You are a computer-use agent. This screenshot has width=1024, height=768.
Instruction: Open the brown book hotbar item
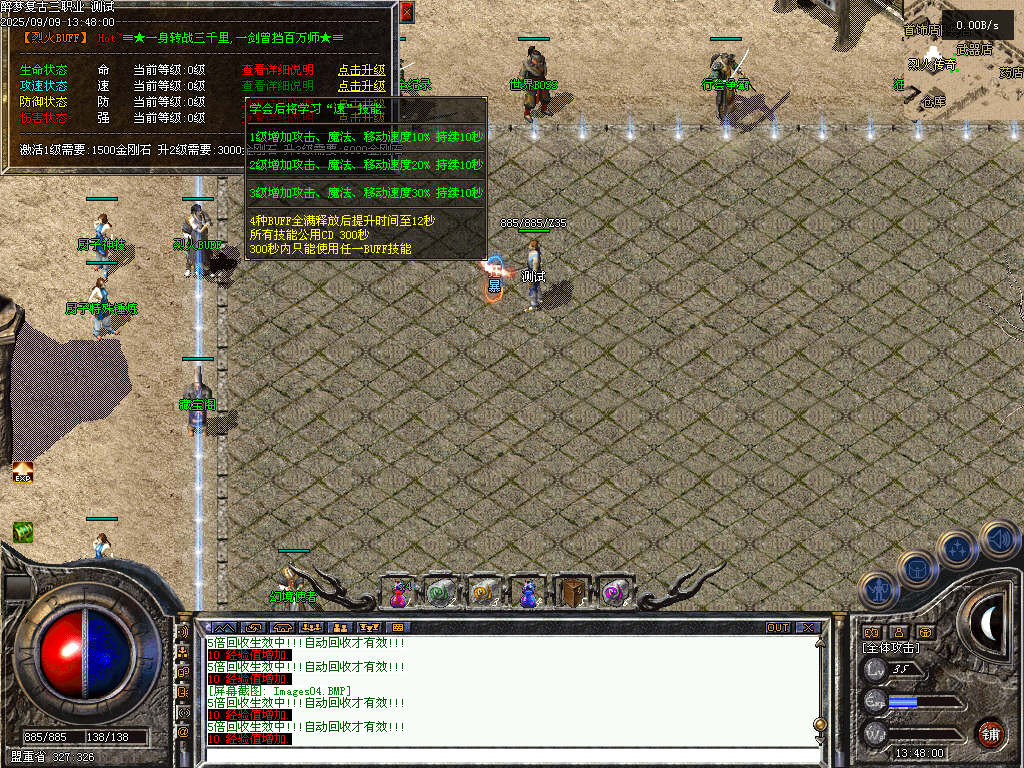click(x=569, y=593)
